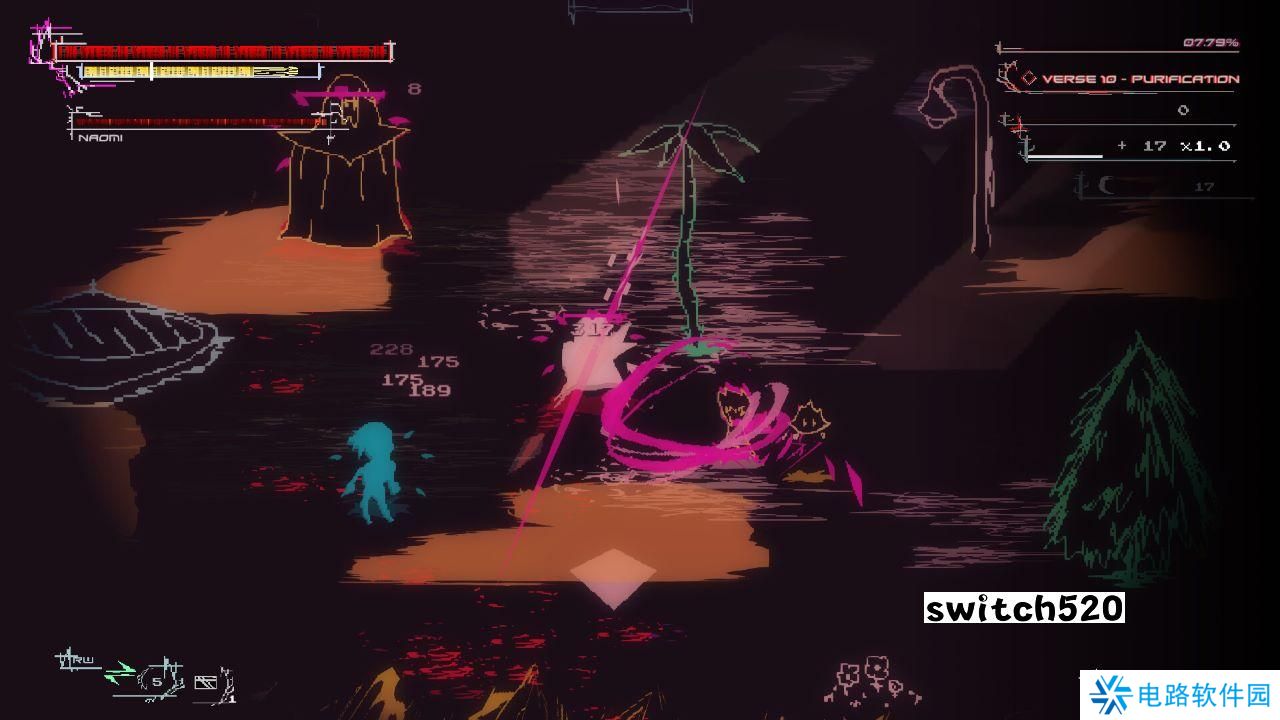Expand the VERSE 10 - PURIFICATION banner
This screenshot has width=1280, height=720.
(x=1138, y=79)
